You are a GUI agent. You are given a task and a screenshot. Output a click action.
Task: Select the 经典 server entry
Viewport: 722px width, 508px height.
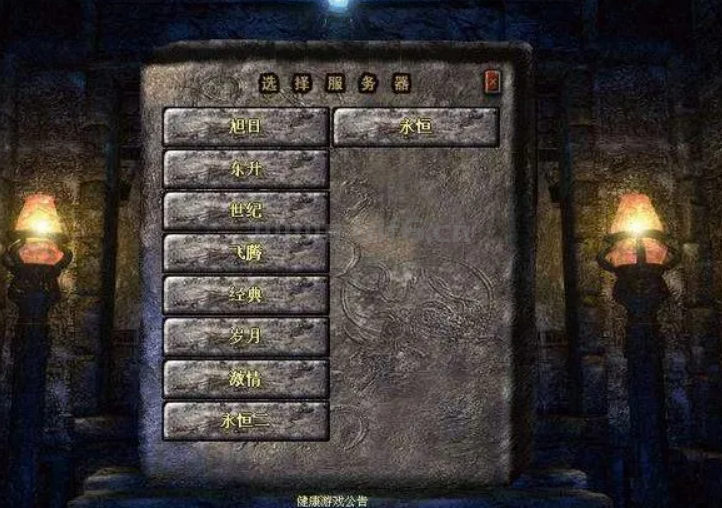(246, 295)
